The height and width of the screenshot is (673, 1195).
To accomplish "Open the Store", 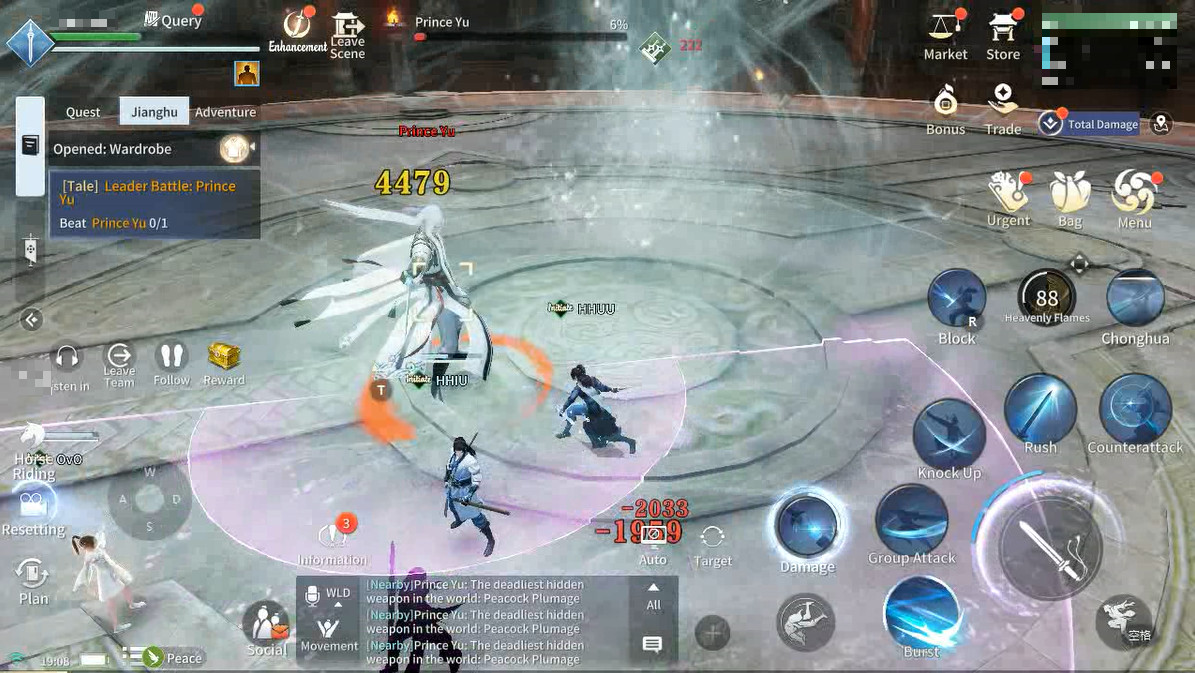I will click(1002, 34).
